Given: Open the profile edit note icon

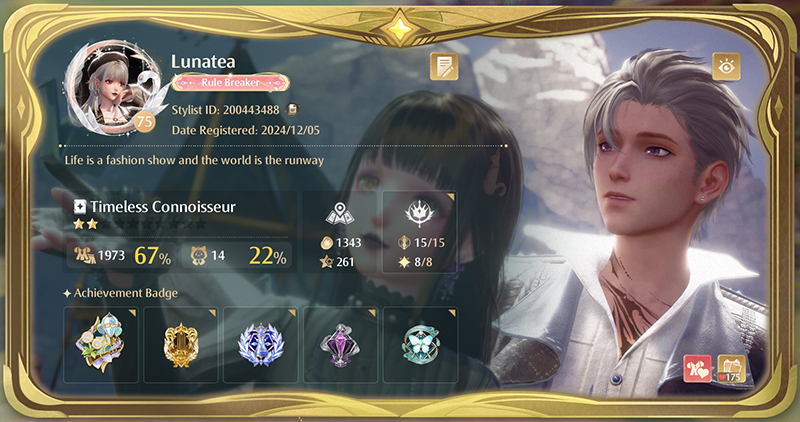Looking at the screenshot, I should tap(444, 66).
